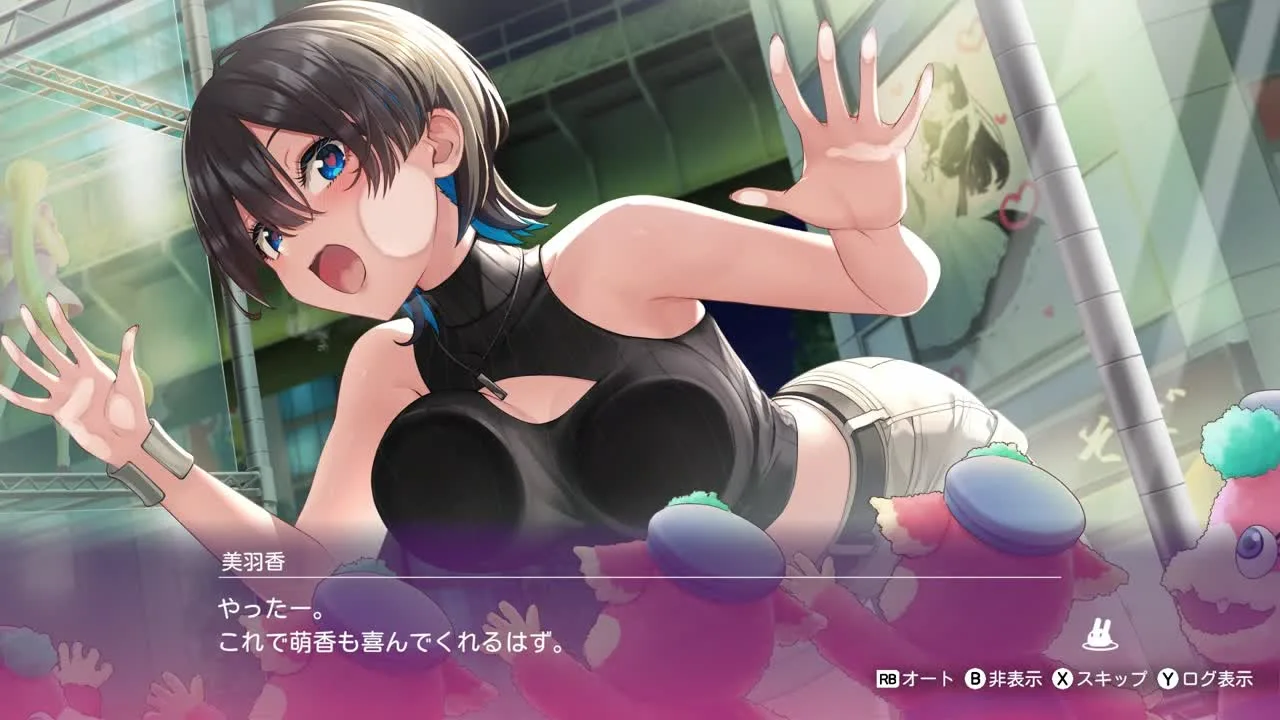The height and width of the screenshot is (720, 1280).
Task: Click the rabbit icon to advance dialogue
Action: pos(1099,636)
